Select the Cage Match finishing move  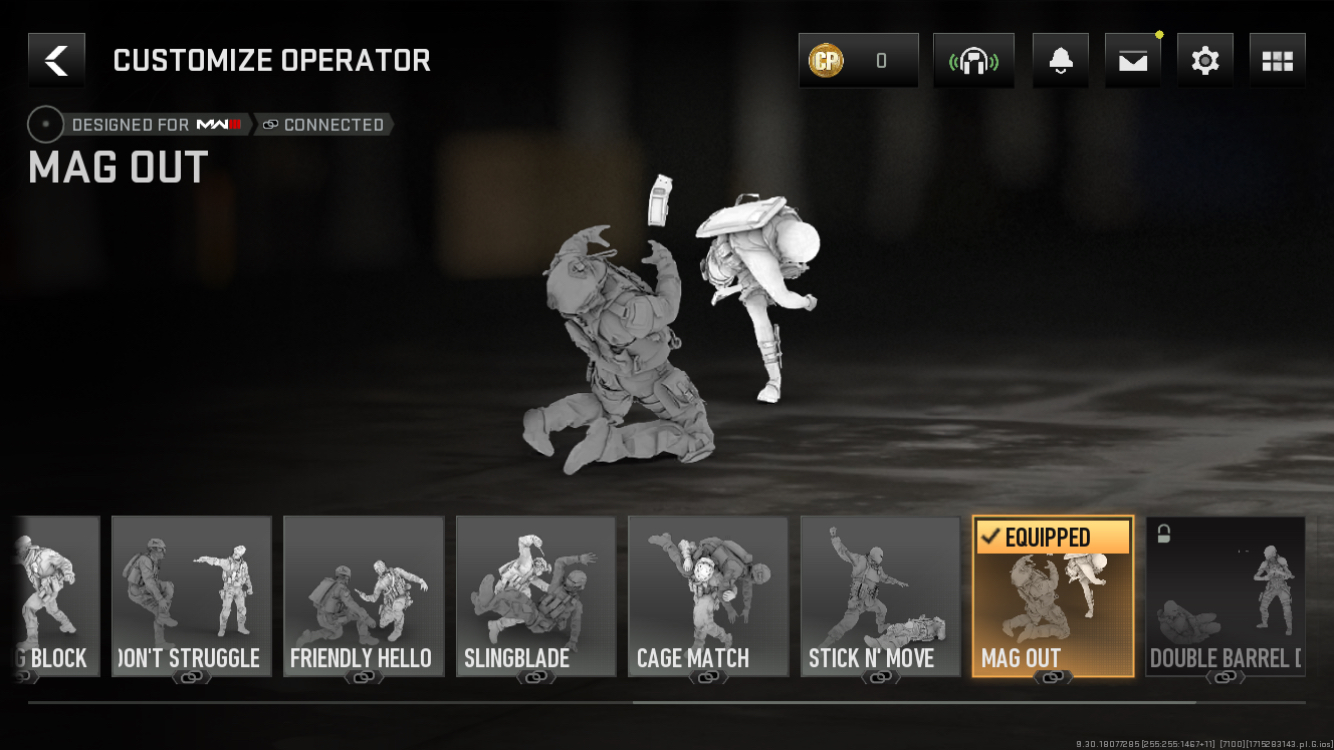[x=708, y=596]
